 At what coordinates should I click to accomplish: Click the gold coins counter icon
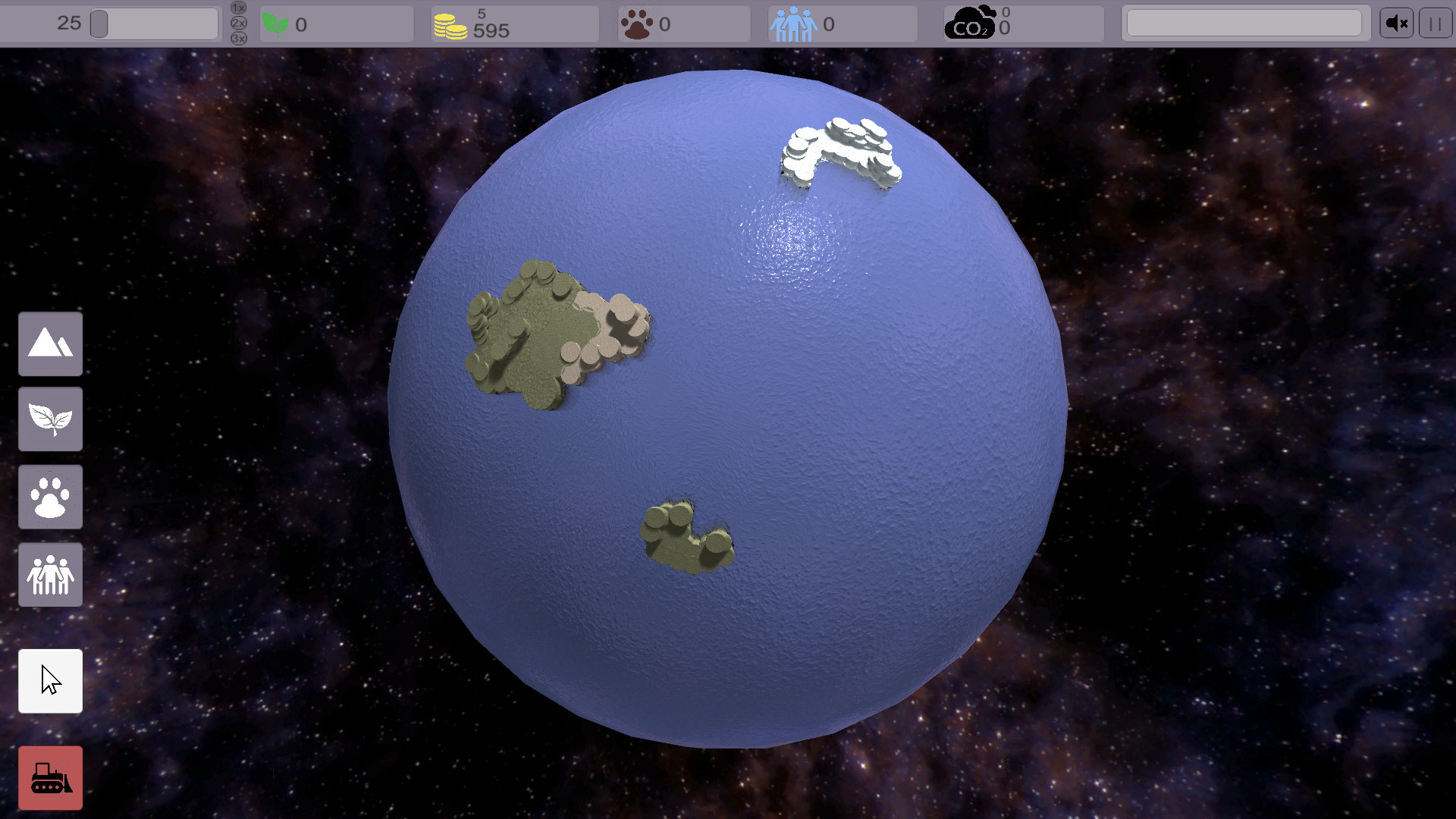(449, 24)
